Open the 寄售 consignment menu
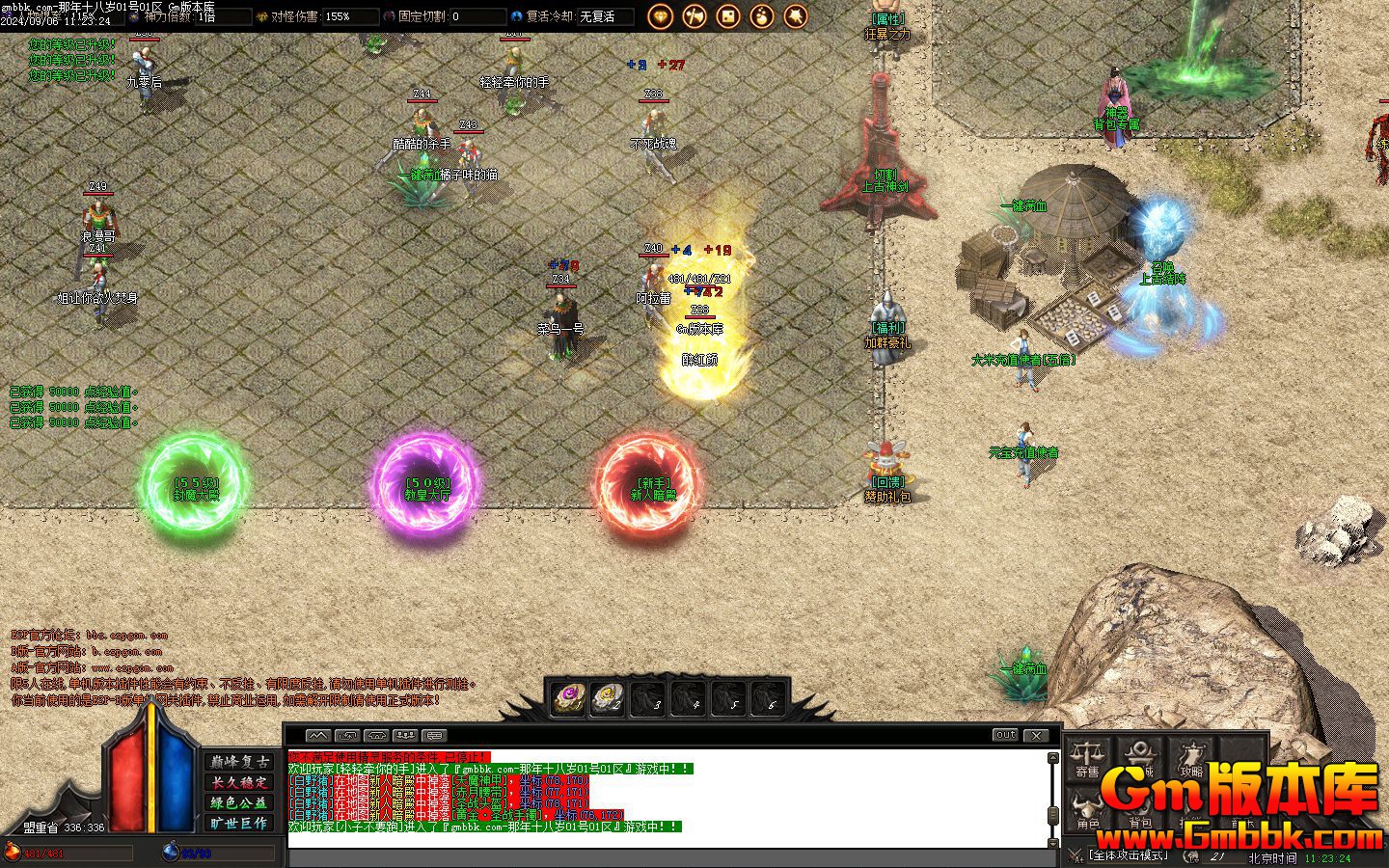 (x=1088, y=757)
